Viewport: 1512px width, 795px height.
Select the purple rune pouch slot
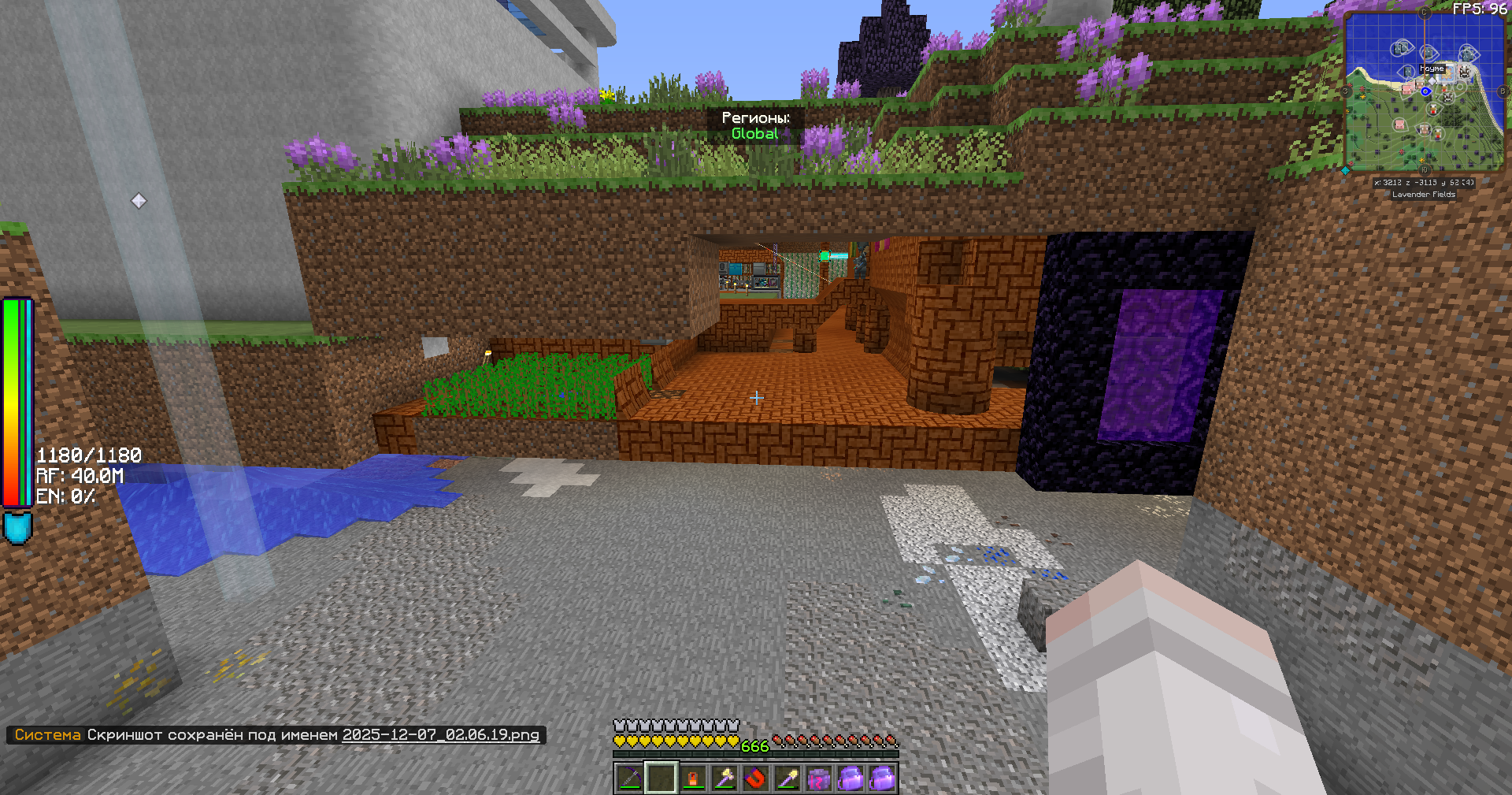click(818, 778)
